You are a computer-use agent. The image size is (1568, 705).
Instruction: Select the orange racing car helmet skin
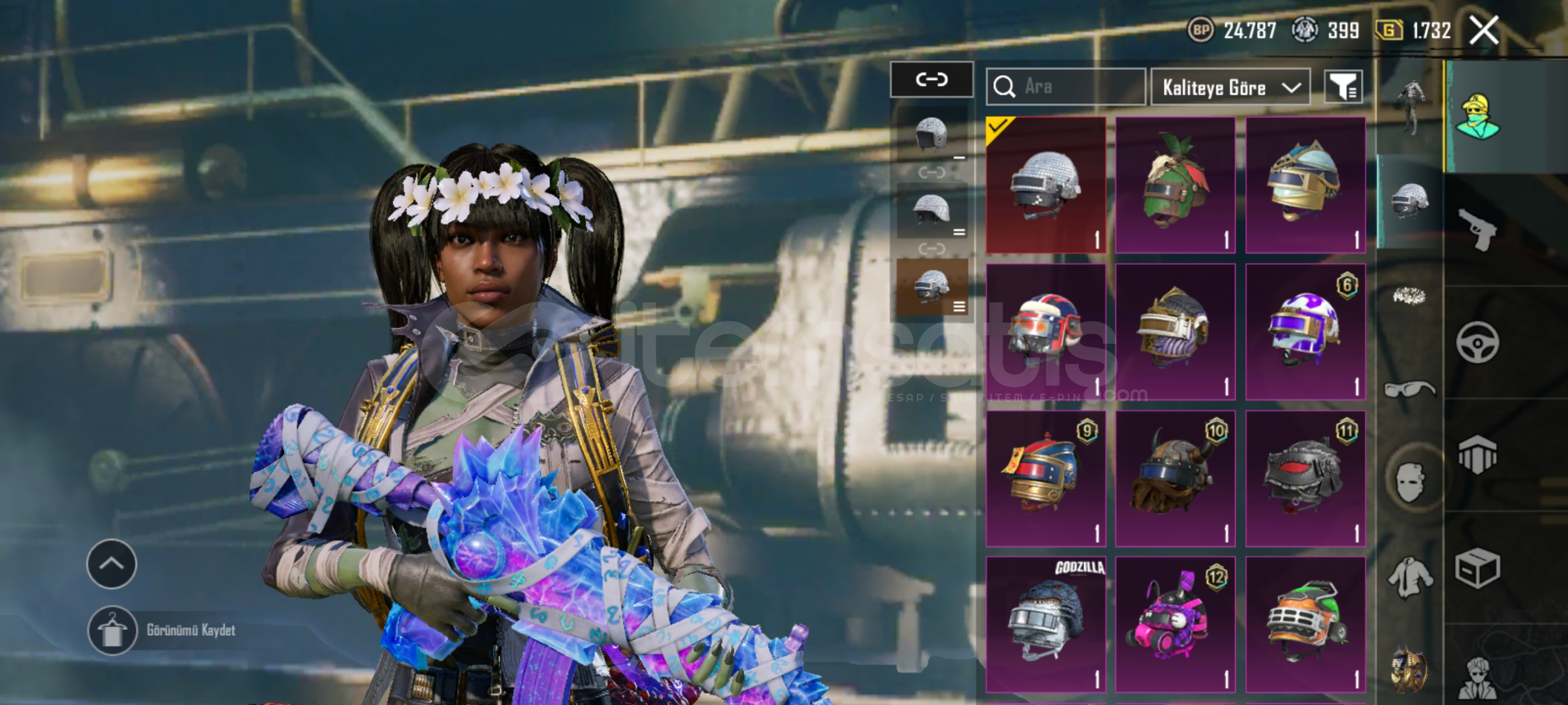(1305, 624)
